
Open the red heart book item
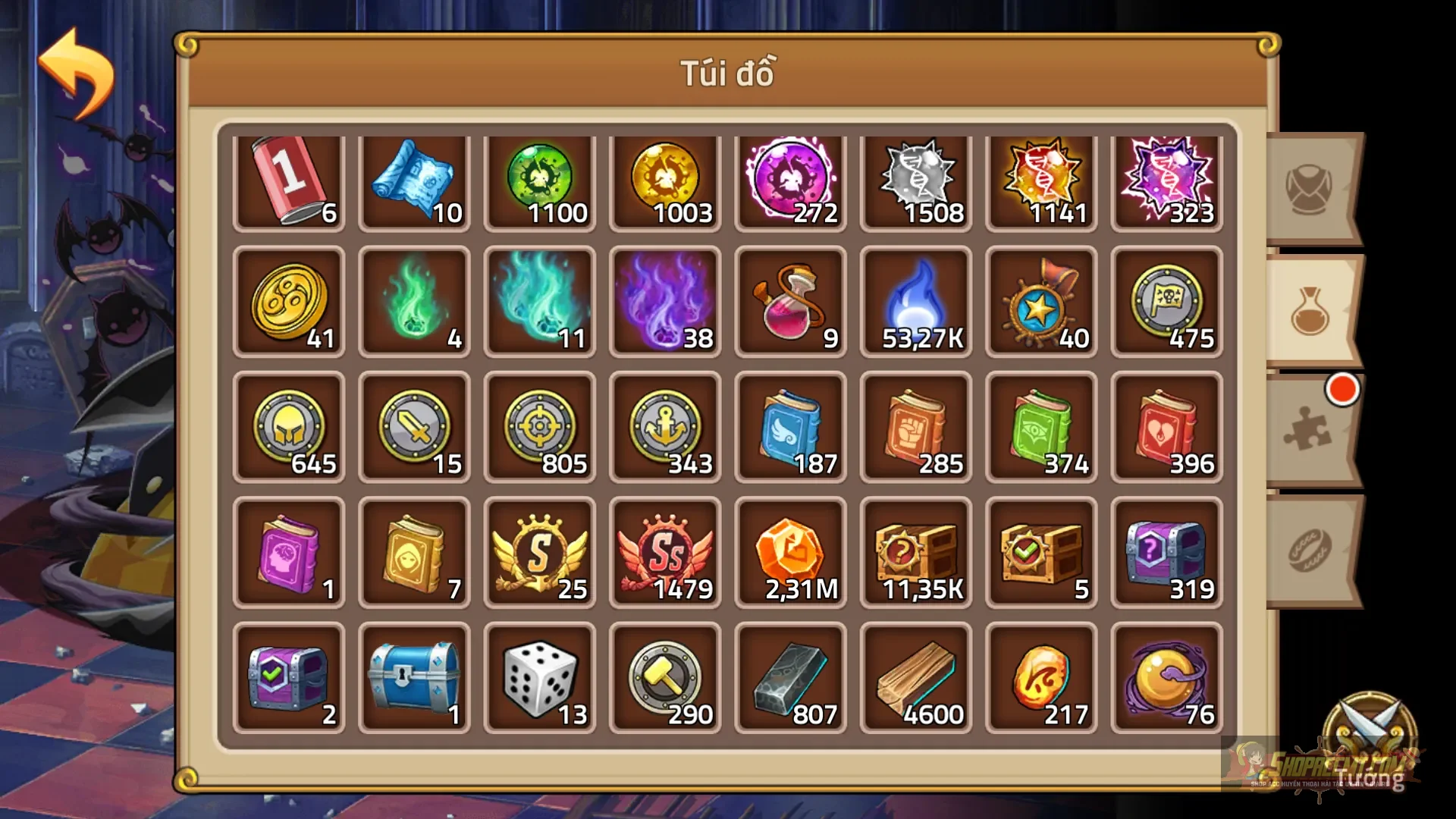point(1166,427)
